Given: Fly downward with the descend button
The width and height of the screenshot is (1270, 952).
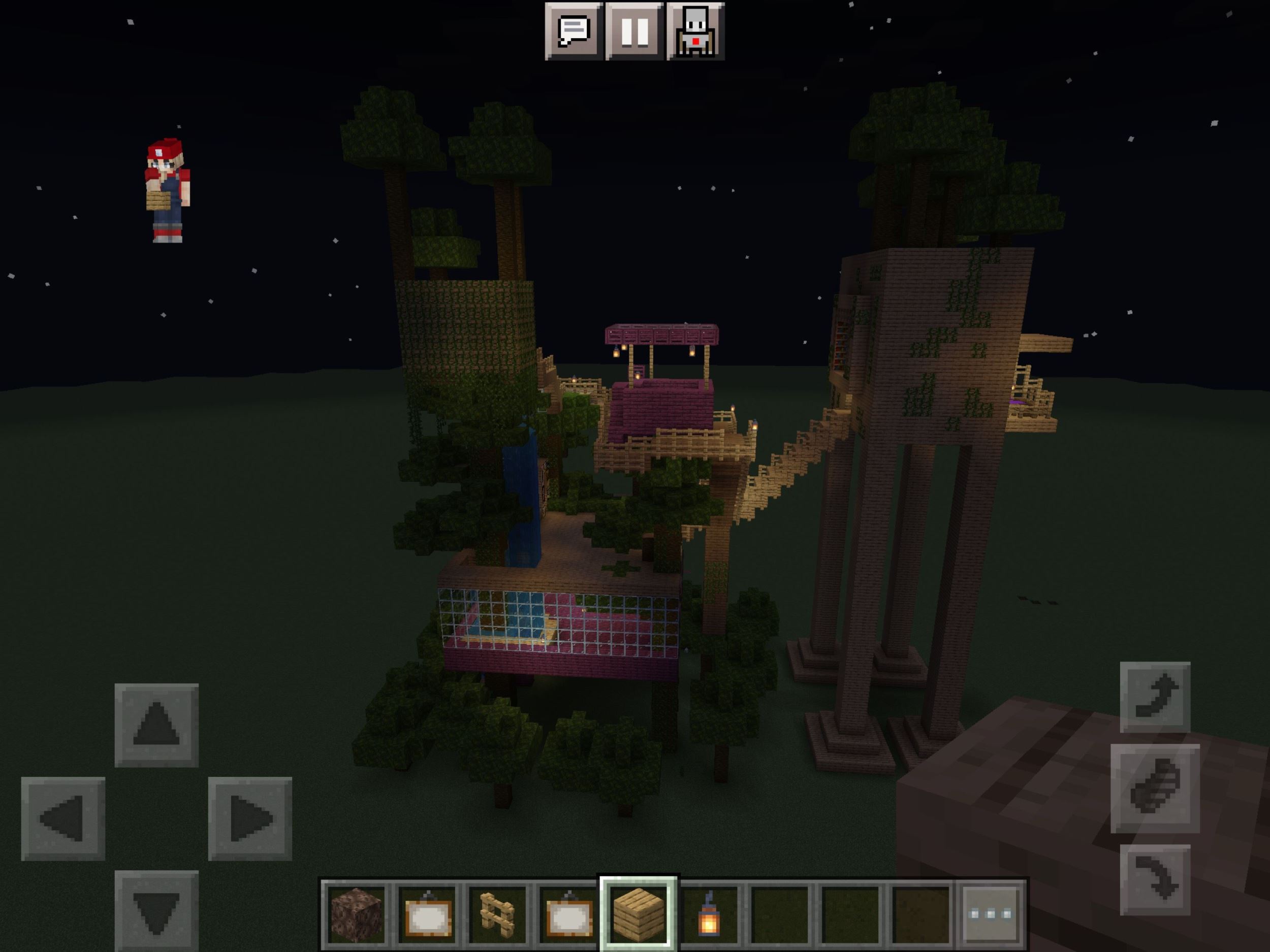Looking at the screenshot, I should [1155, 879].
